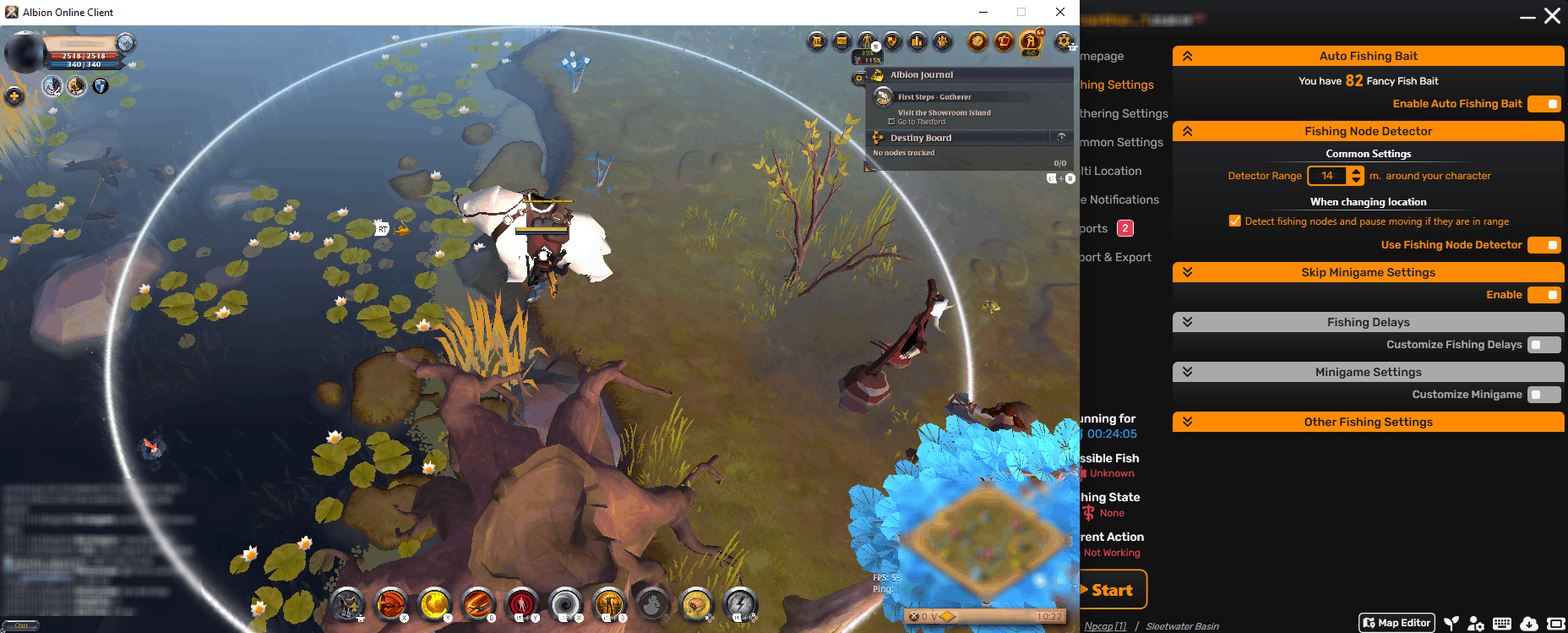Close the Albion Online Client window
1568x633 pixels.
pyautogui.click(x=1060, y=12)
